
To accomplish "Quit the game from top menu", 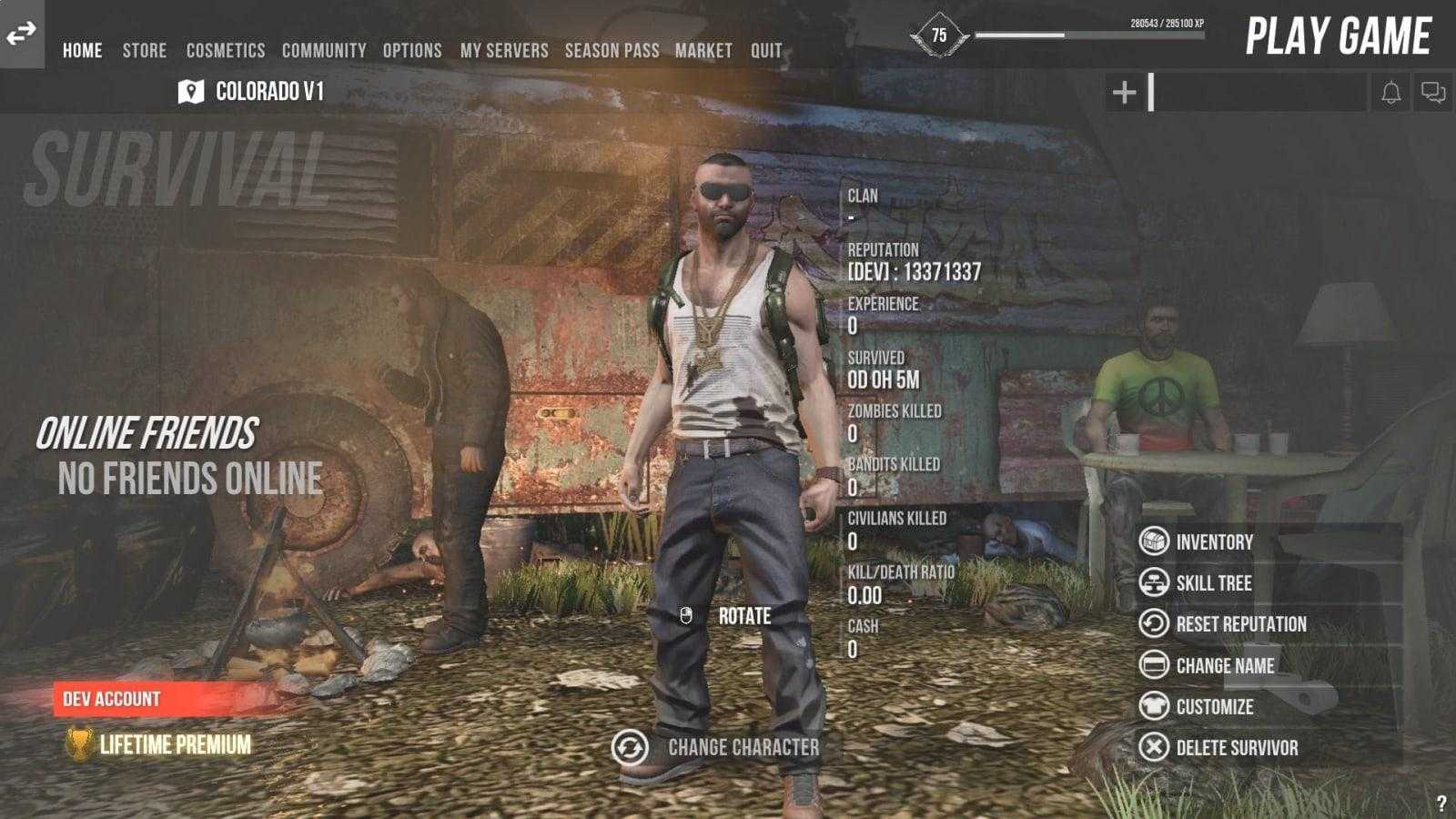I will pyautogui.click(x=766, y=51).
